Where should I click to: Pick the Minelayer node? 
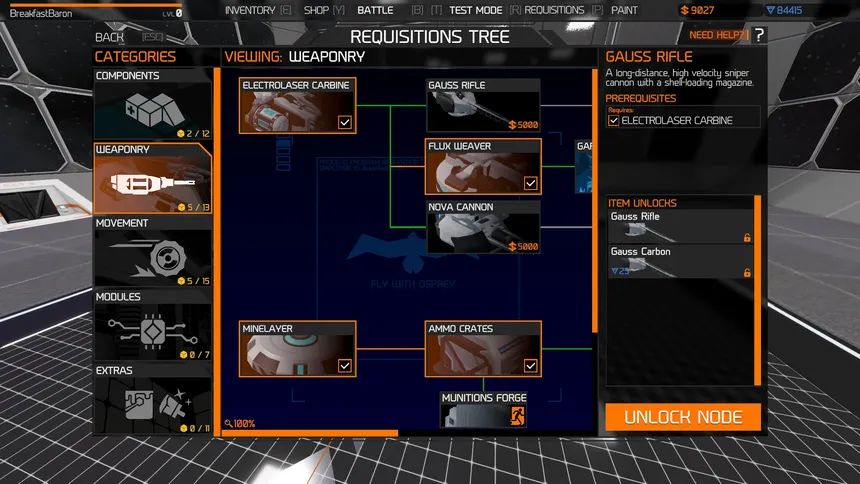coord(298,349)
